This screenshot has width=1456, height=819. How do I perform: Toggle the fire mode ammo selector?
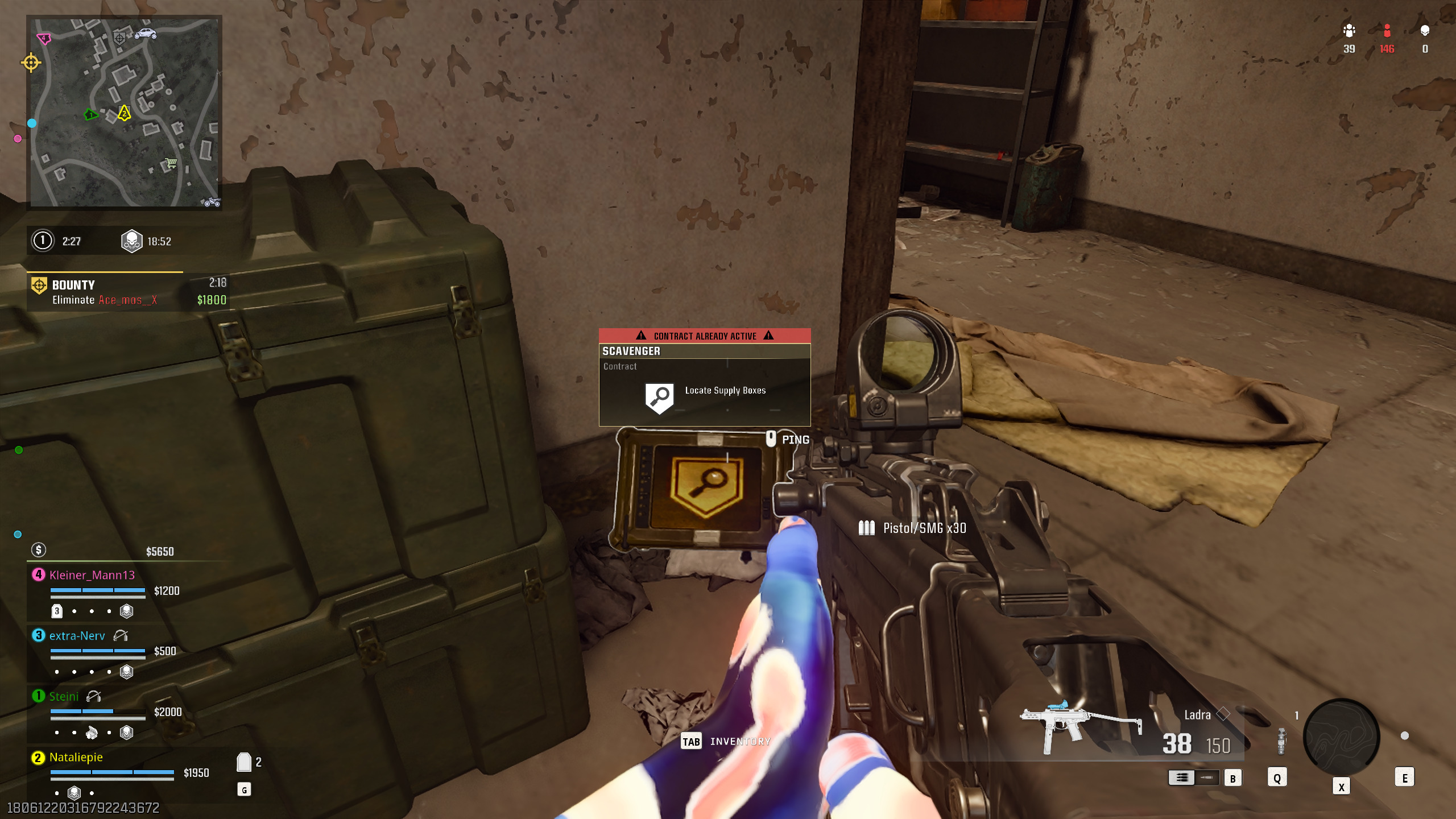pos(1193,777)
